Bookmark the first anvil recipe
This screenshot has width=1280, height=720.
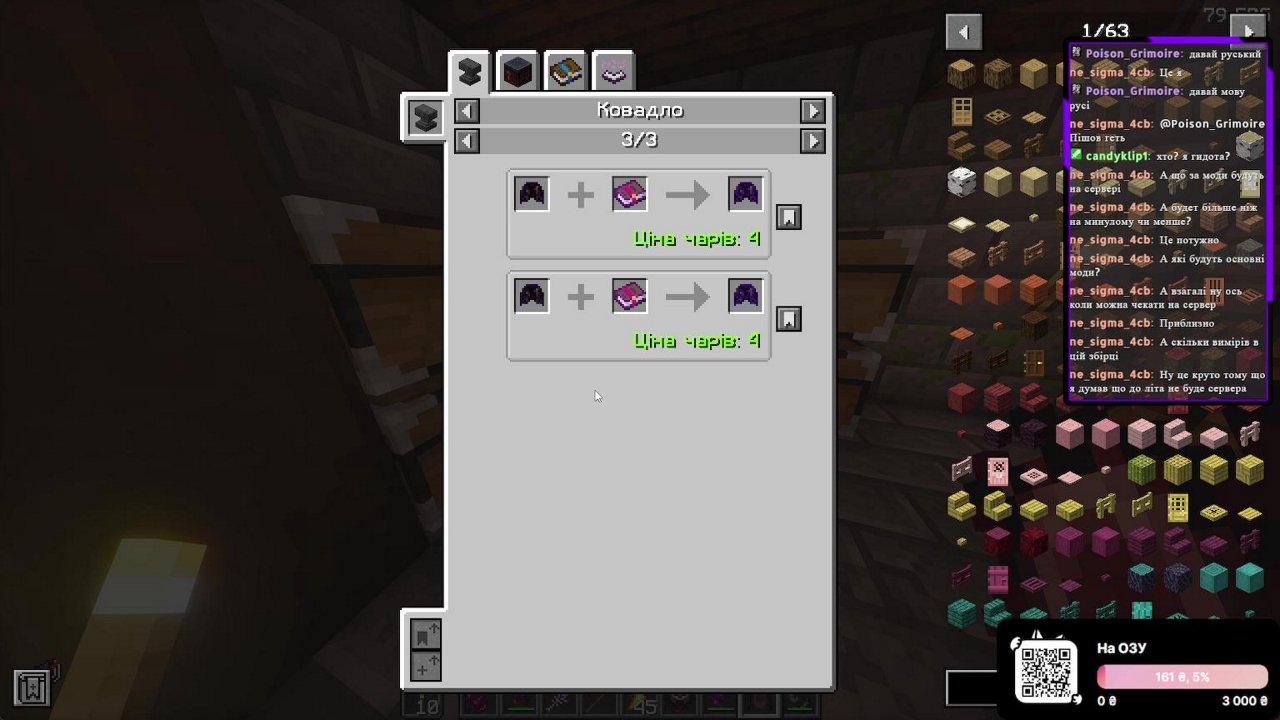click(788, 216)
